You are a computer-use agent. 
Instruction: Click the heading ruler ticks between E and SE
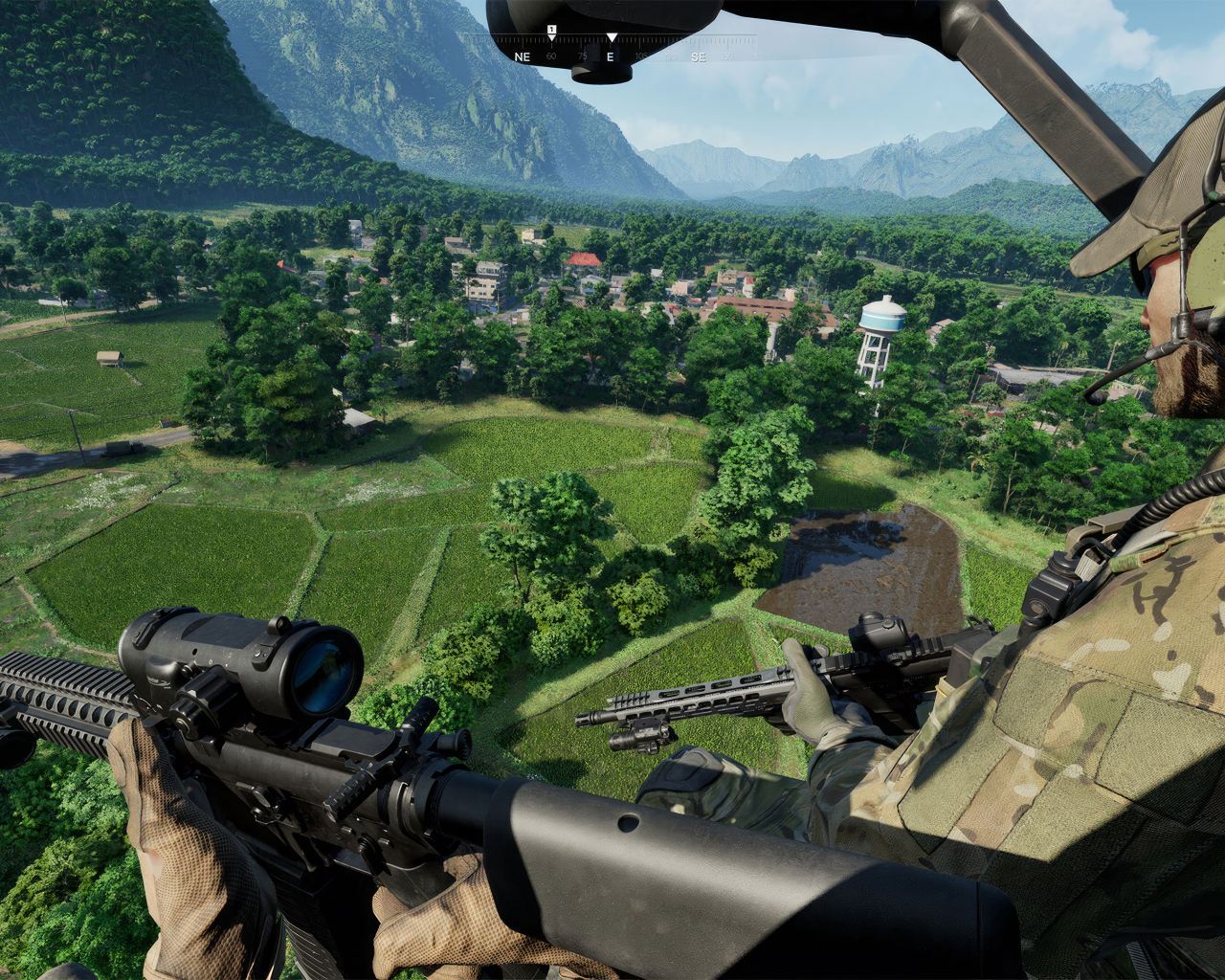656,40
